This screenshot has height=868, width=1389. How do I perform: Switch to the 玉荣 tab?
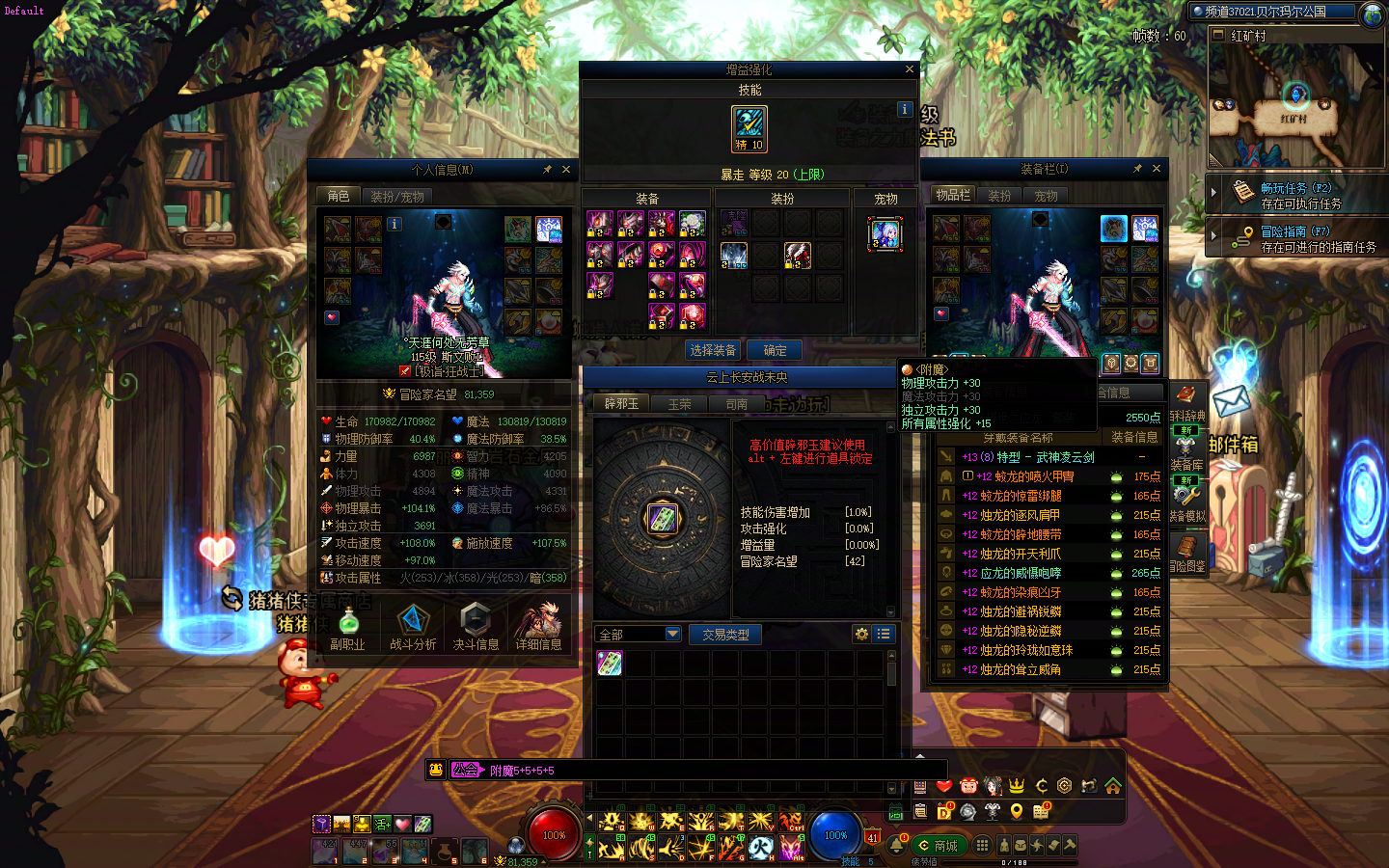click(680, 404)
